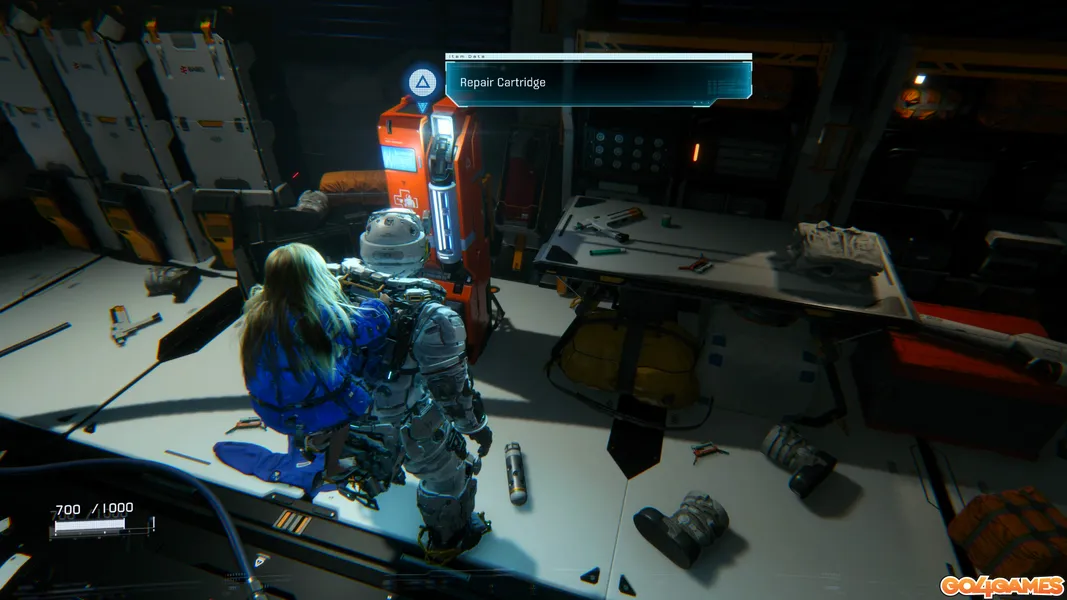Click the GO4GAMES watermark logo
The image size is (1067, 600).
coord(1001,585)
